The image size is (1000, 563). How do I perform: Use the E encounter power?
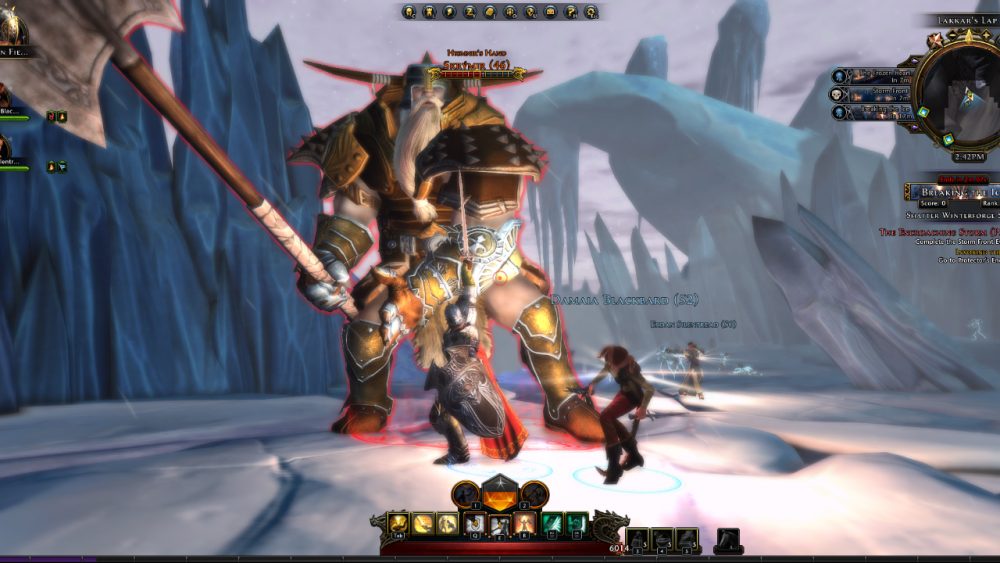(499, 523)
